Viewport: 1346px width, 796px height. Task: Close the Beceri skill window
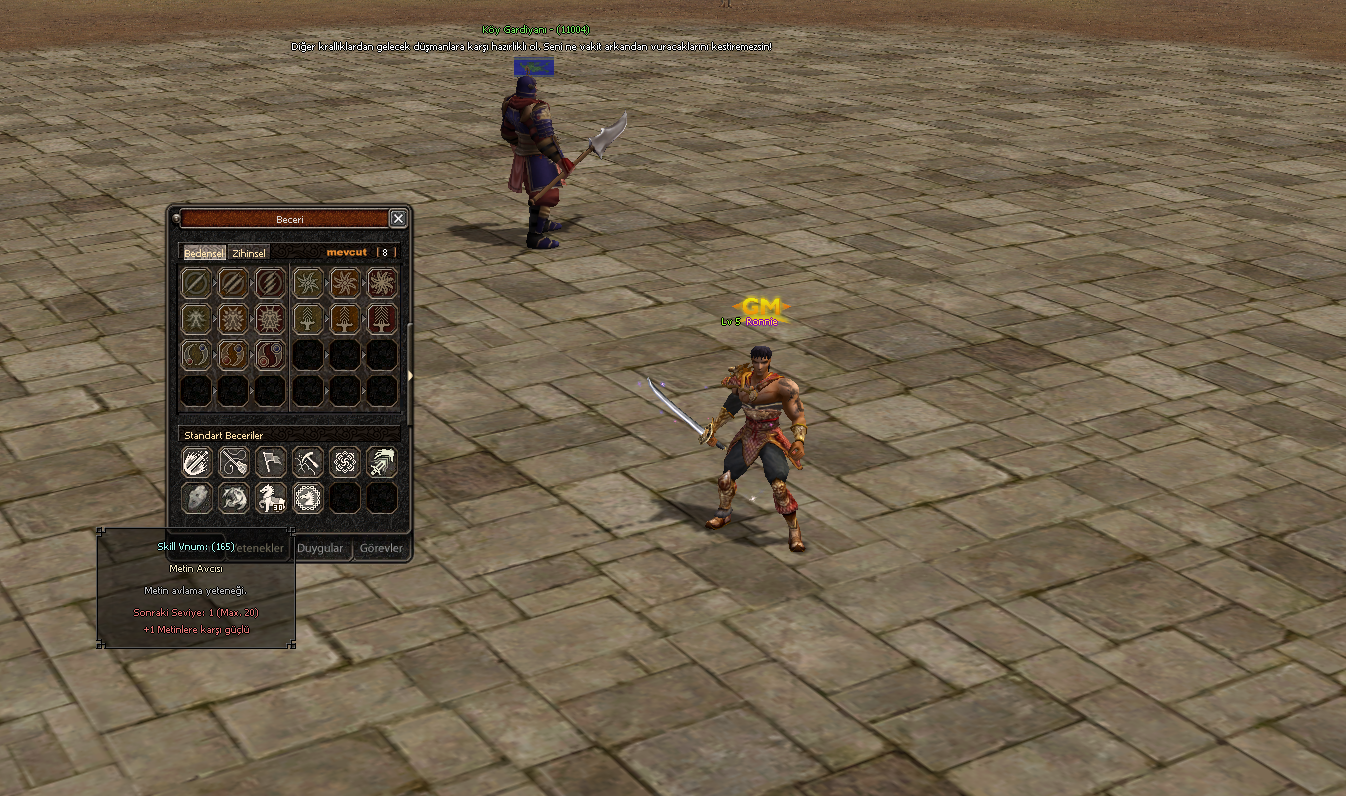(x=398, y=219)
